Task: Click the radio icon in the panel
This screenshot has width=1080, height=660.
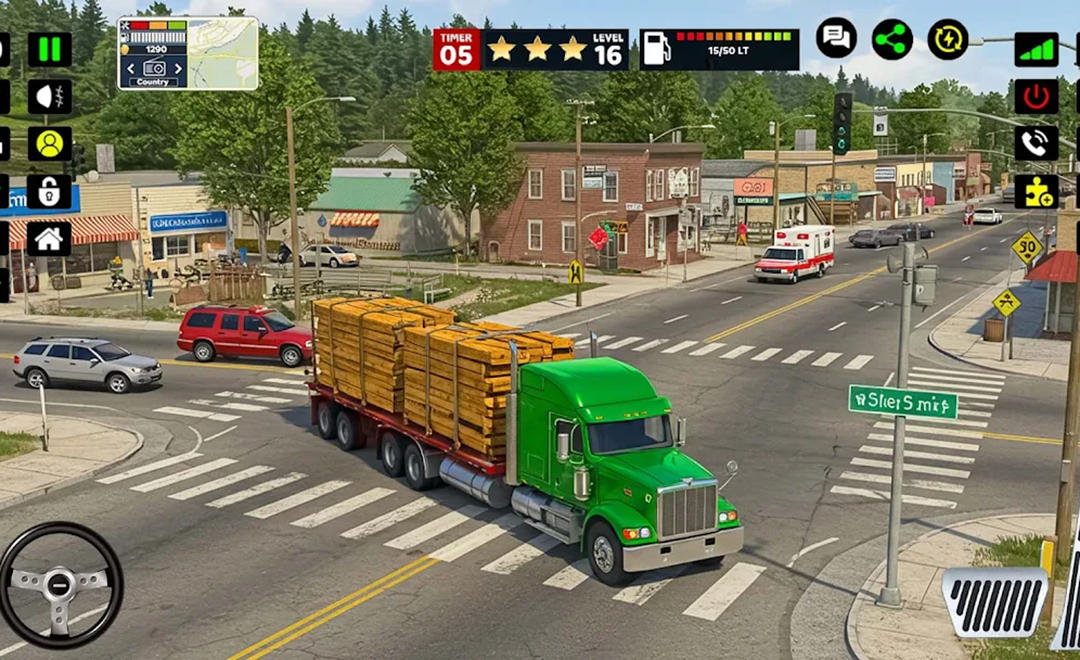Action: [x=153, y=68]
